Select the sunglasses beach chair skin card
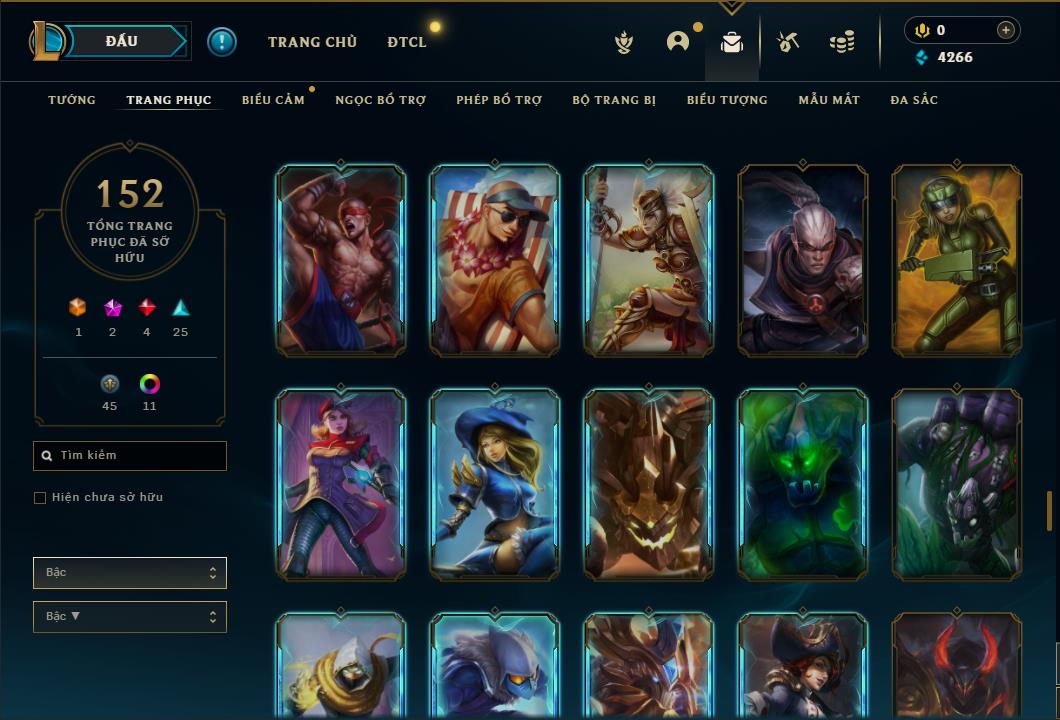This screenshot has height=720, width=1060. pos(495,261)
